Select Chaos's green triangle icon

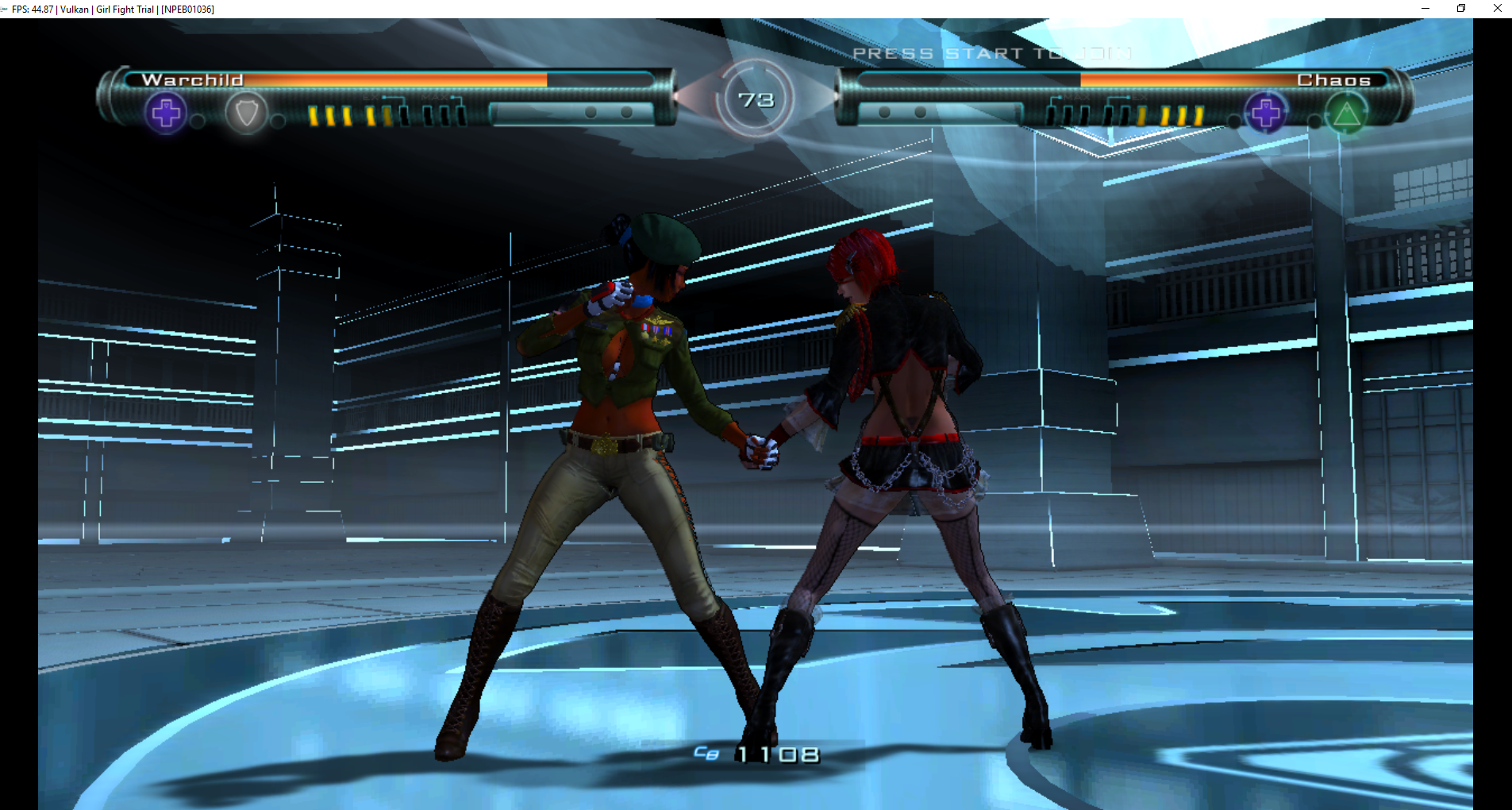pos(1346,114)
